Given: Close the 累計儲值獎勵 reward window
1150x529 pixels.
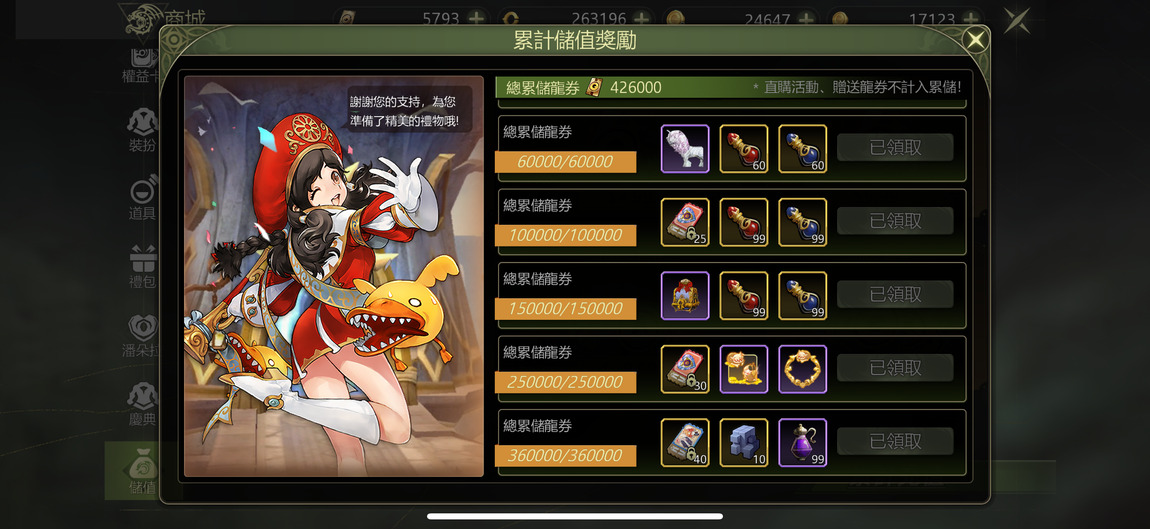Looking at the screenshot, I should click(x=975, y=40).
